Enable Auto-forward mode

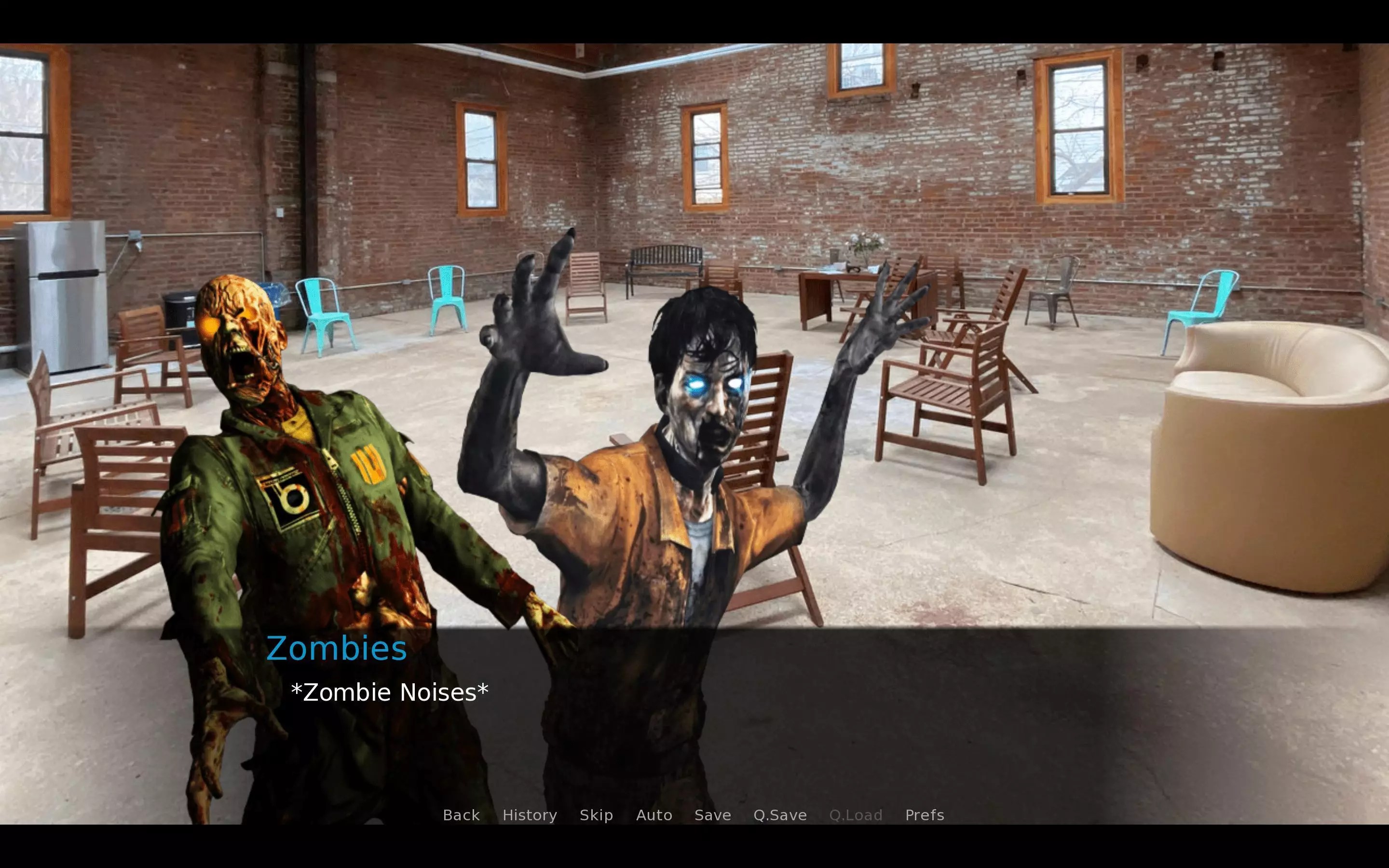[654, 815]
